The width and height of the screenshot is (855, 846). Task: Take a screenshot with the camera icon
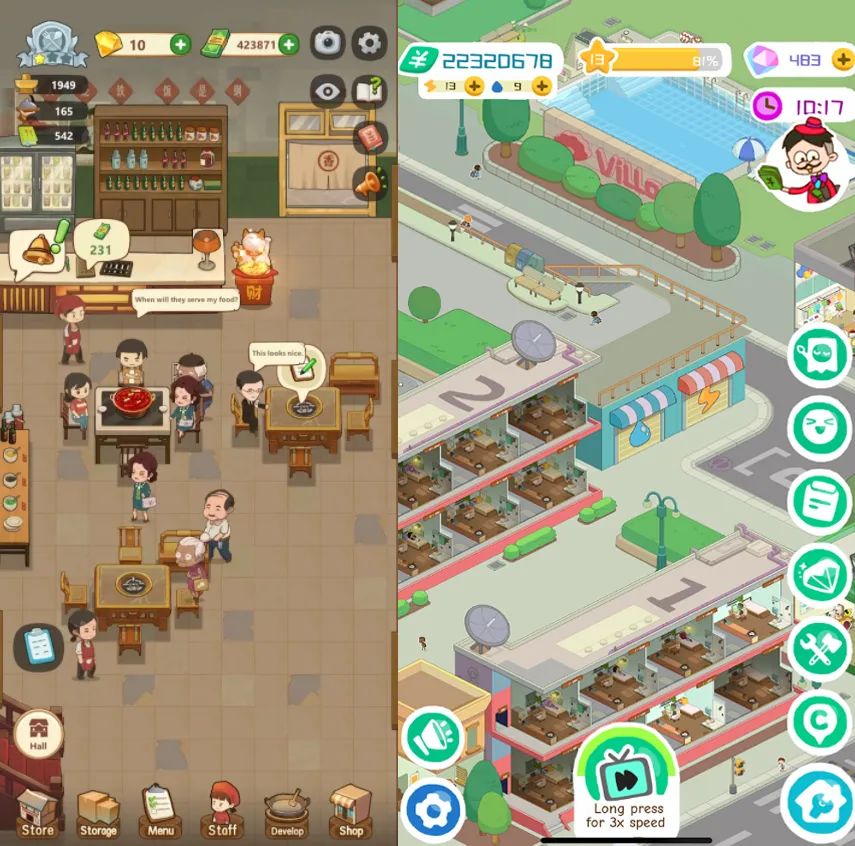pos(327,42)
